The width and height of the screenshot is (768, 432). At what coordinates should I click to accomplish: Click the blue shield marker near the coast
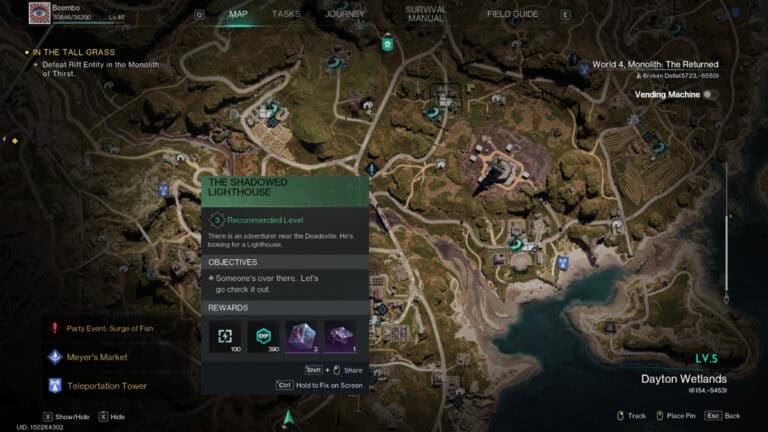[563, 262]
